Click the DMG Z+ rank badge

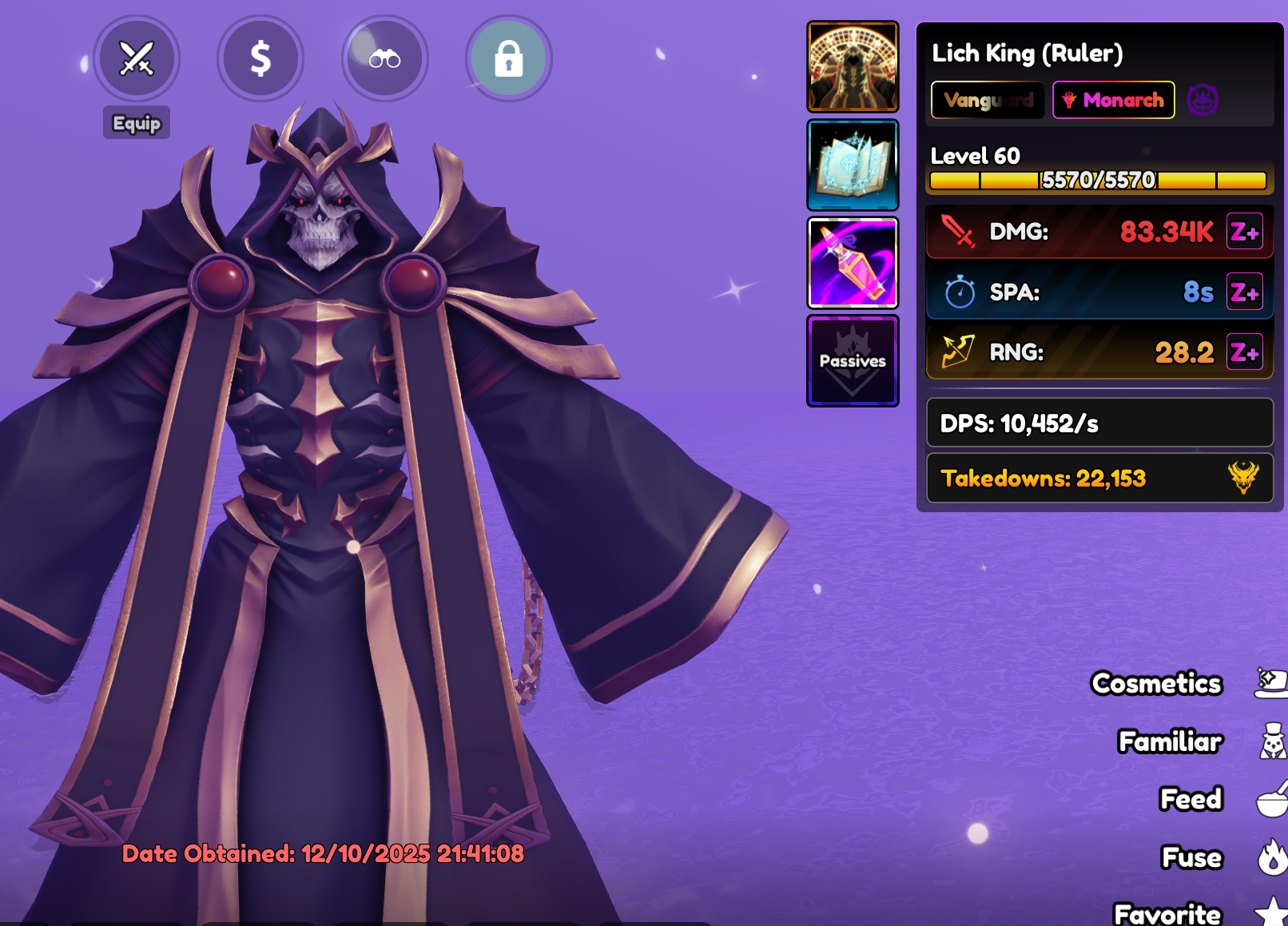click(x=1244, y=232)
